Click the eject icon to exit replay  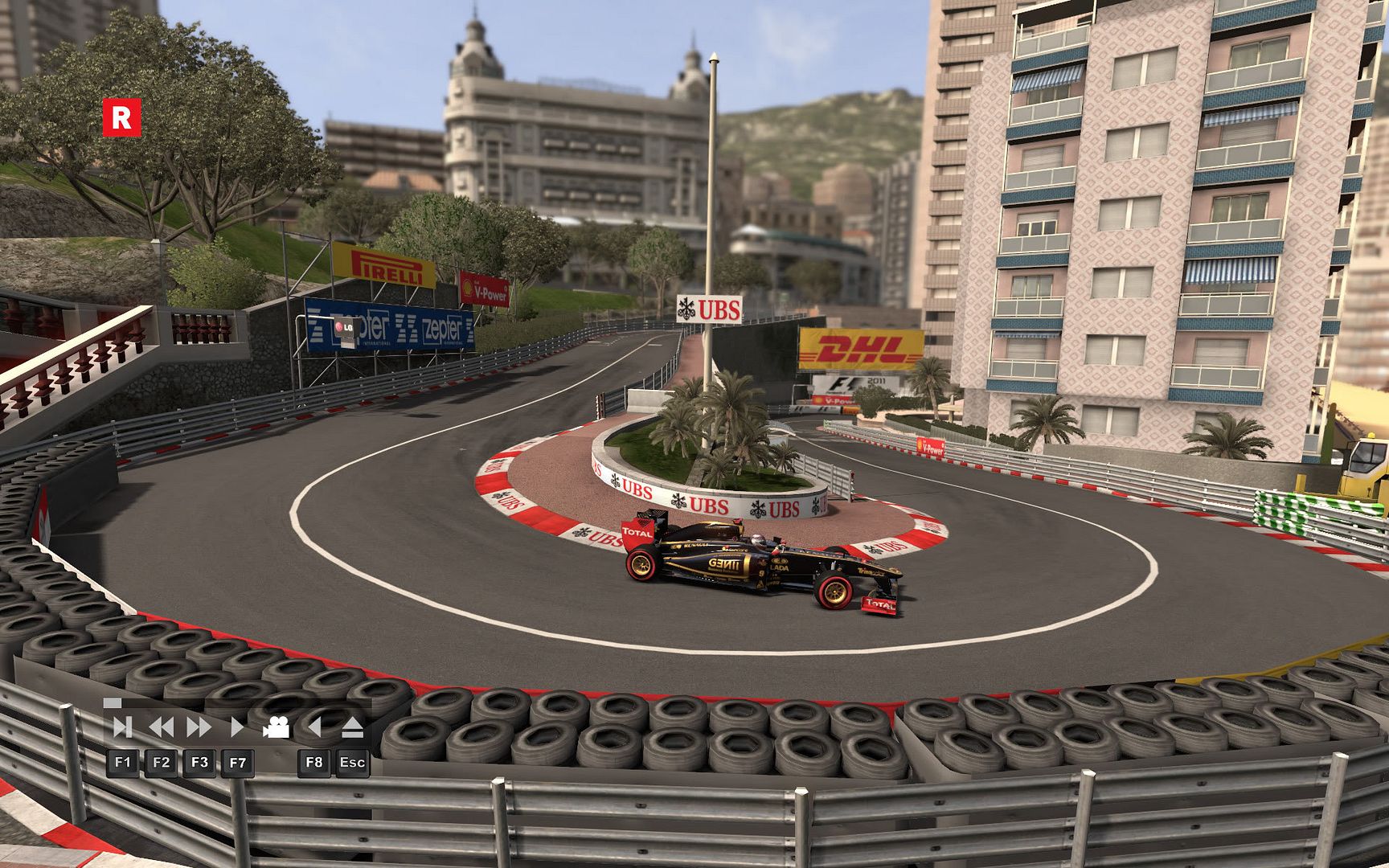353,727
